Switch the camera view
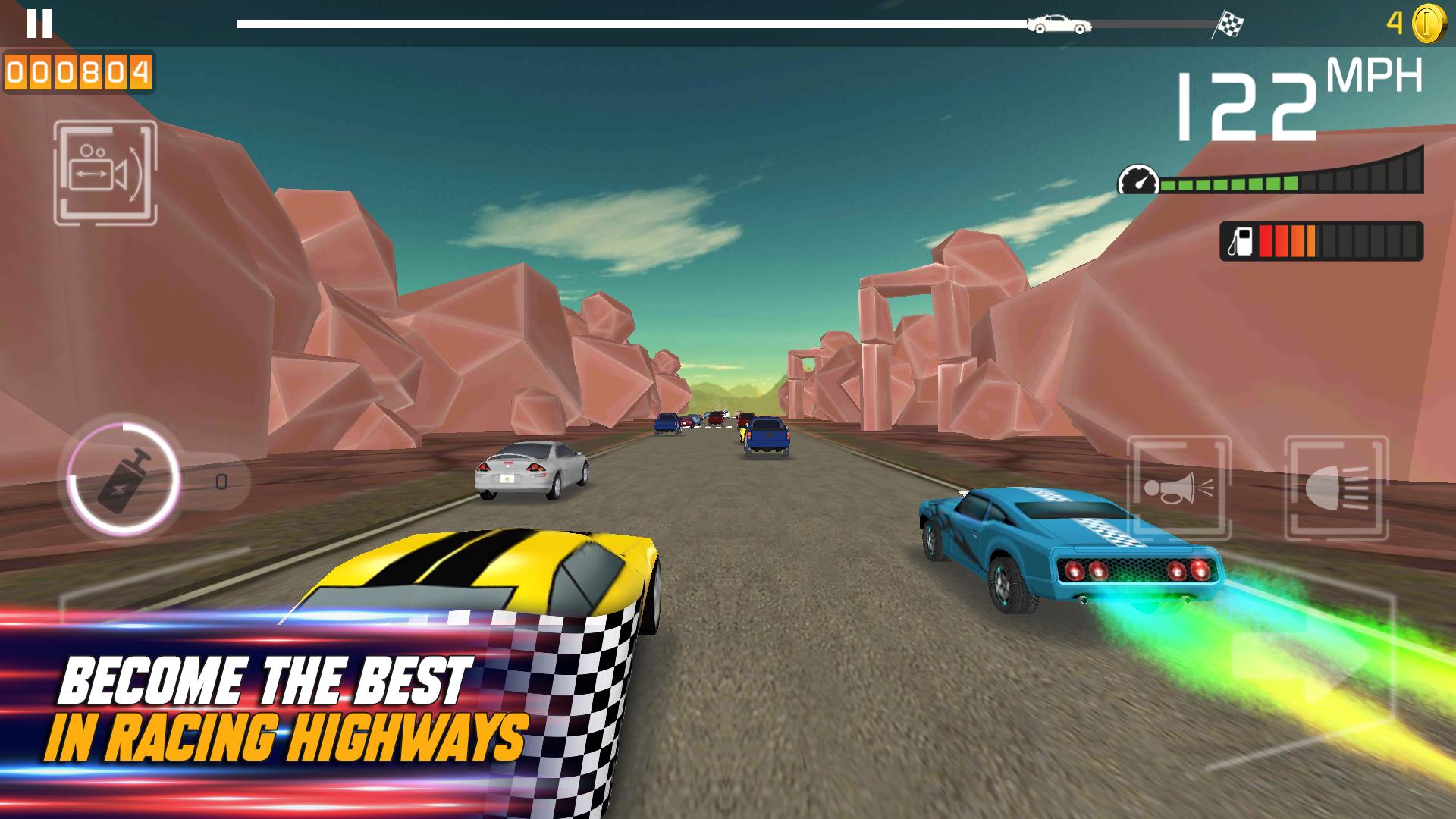 click(105, 174)
